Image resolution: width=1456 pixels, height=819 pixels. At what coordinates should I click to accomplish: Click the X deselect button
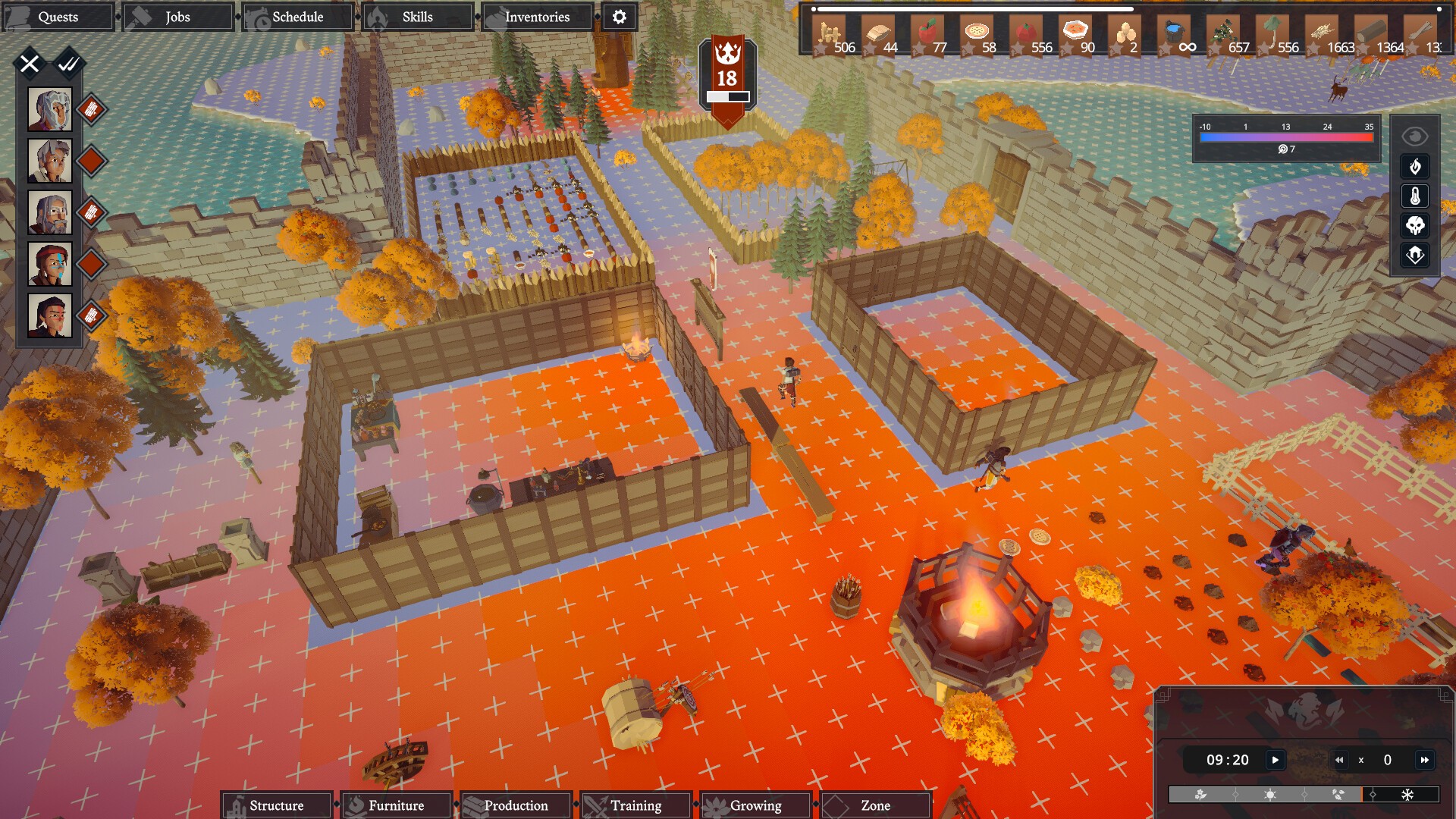30,64
